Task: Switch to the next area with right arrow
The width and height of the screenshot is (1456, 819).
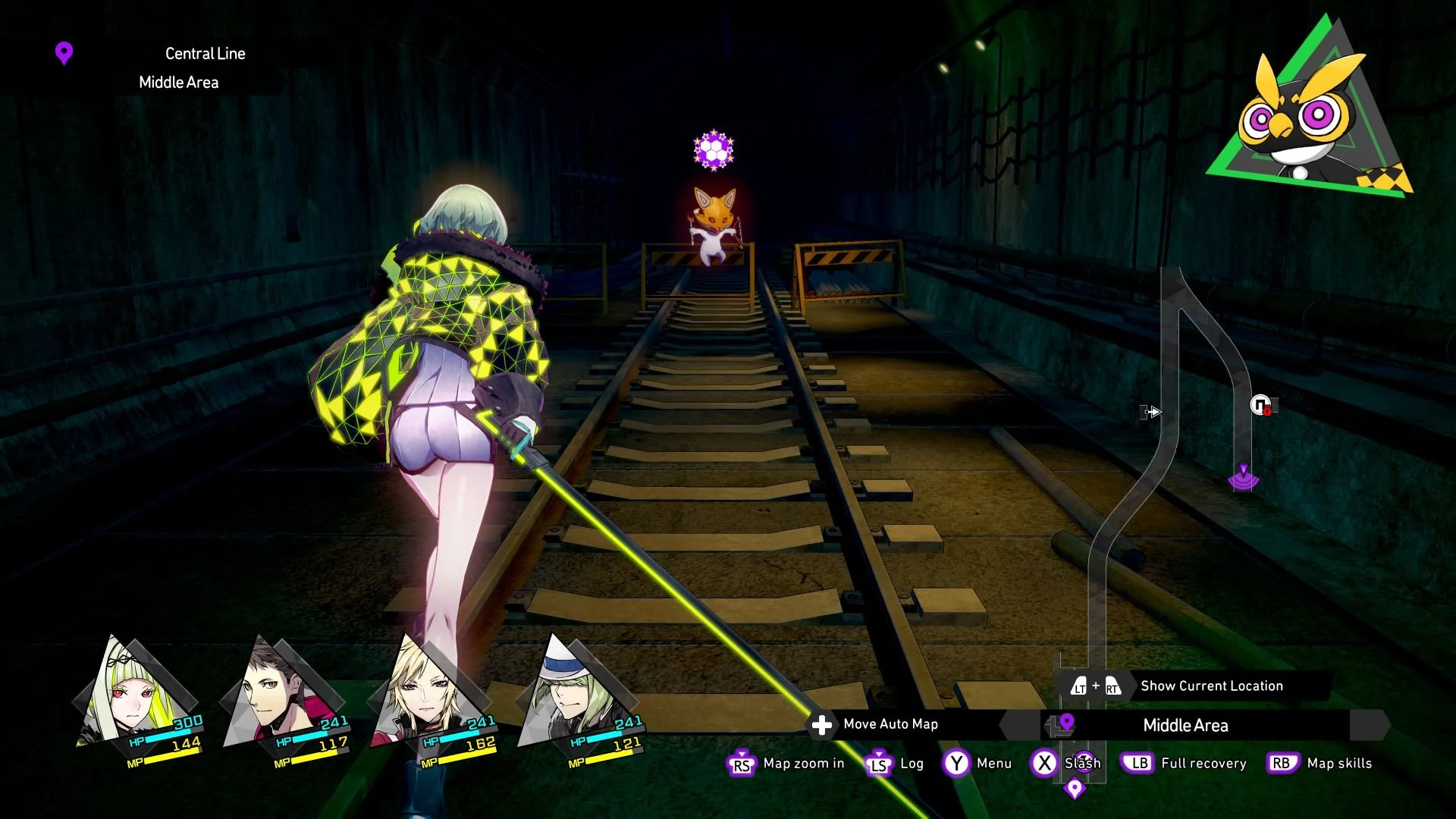Action: (1370, 726)
